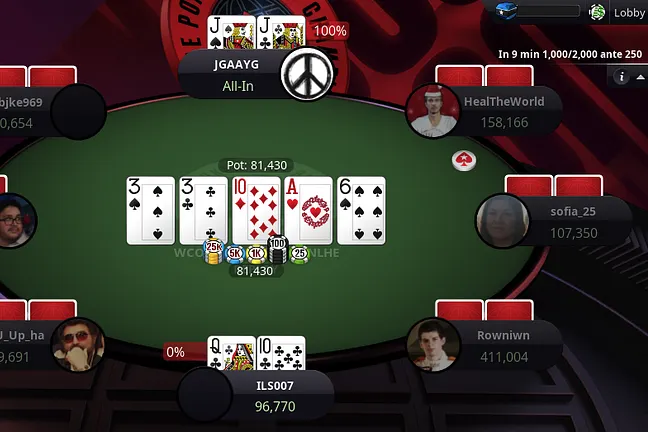Expand the arrow next to the info button

[640, 77]
